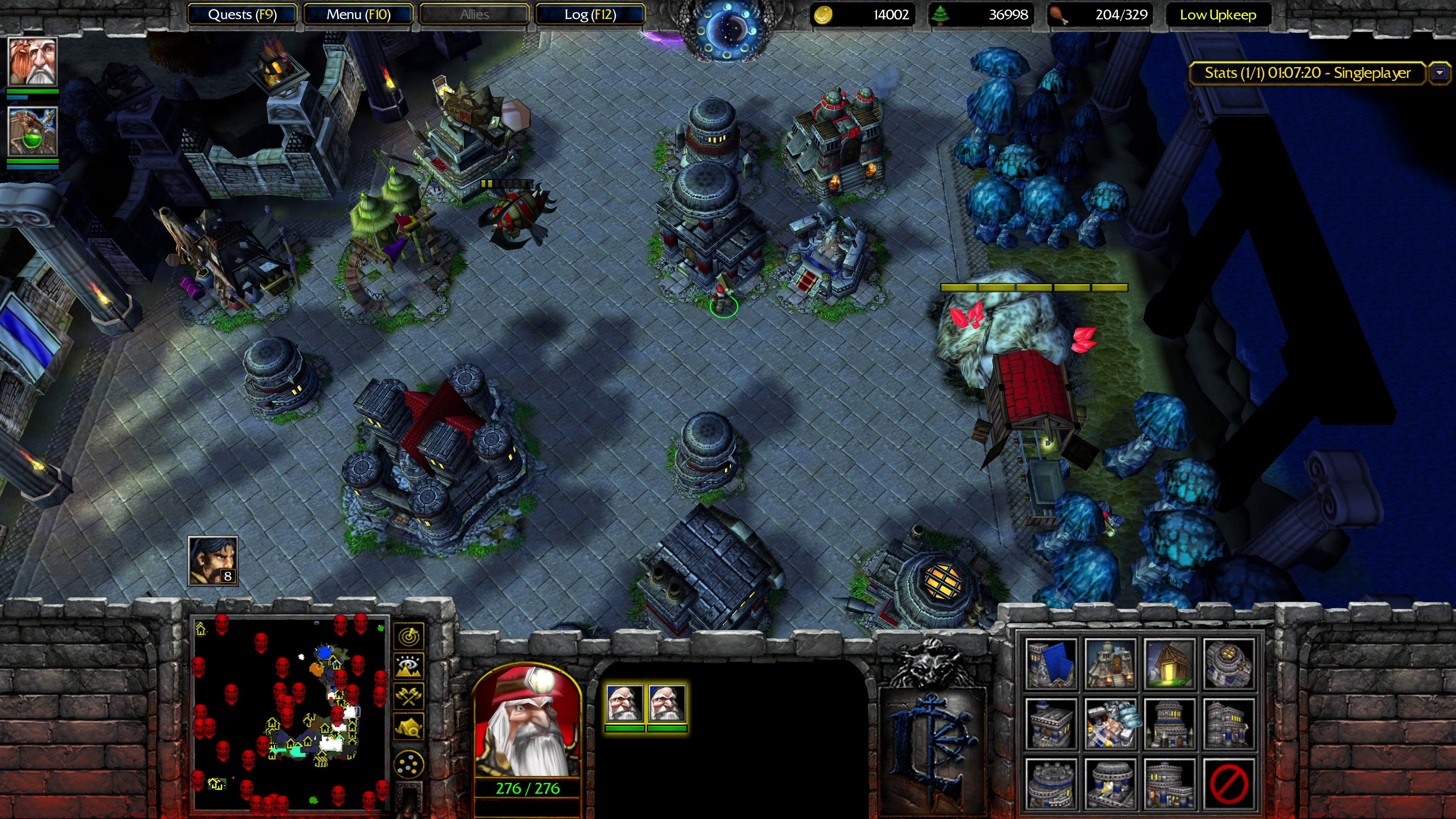Click the large selected dwarf worker portrait
The image size is (1456, 819).
pyautogui.click(x=527, y=721)
